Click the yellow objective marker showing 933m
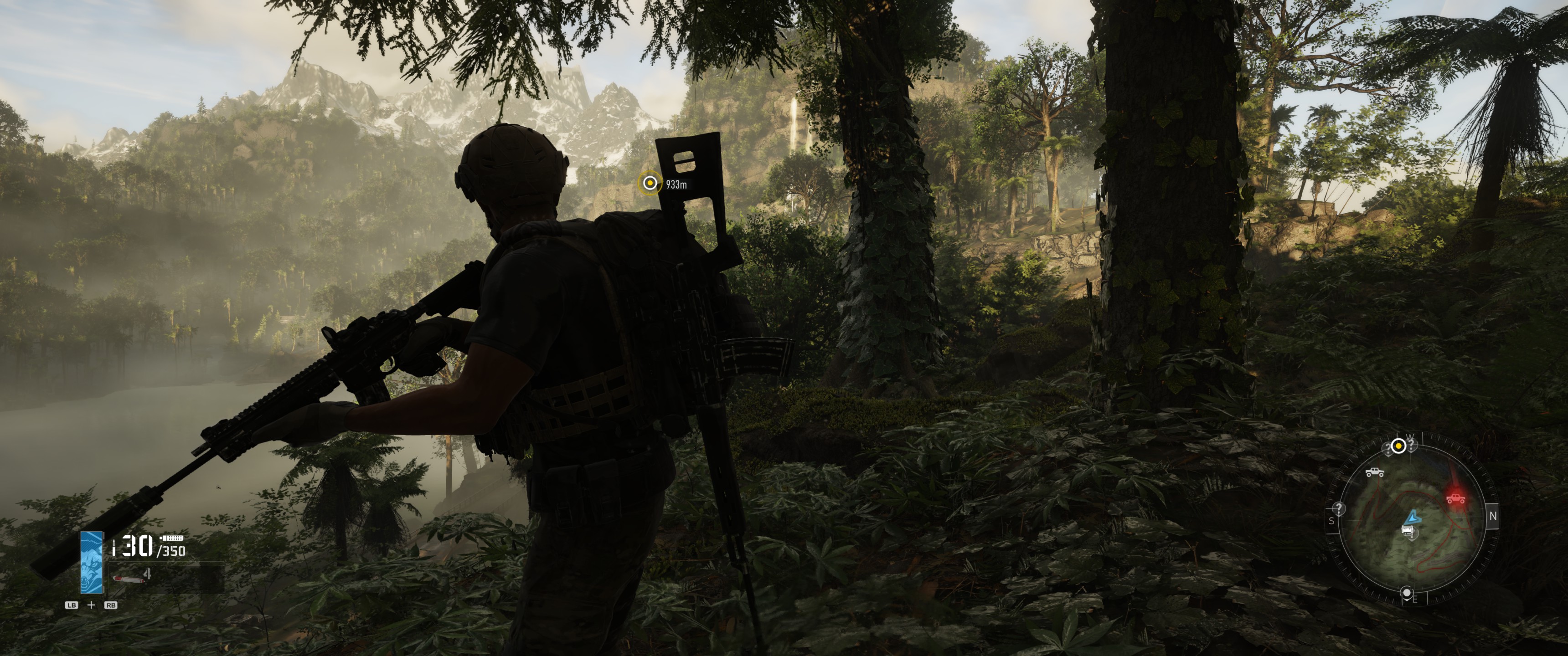This screenshot has width=1568, height=656. click(x=650, y=183)
